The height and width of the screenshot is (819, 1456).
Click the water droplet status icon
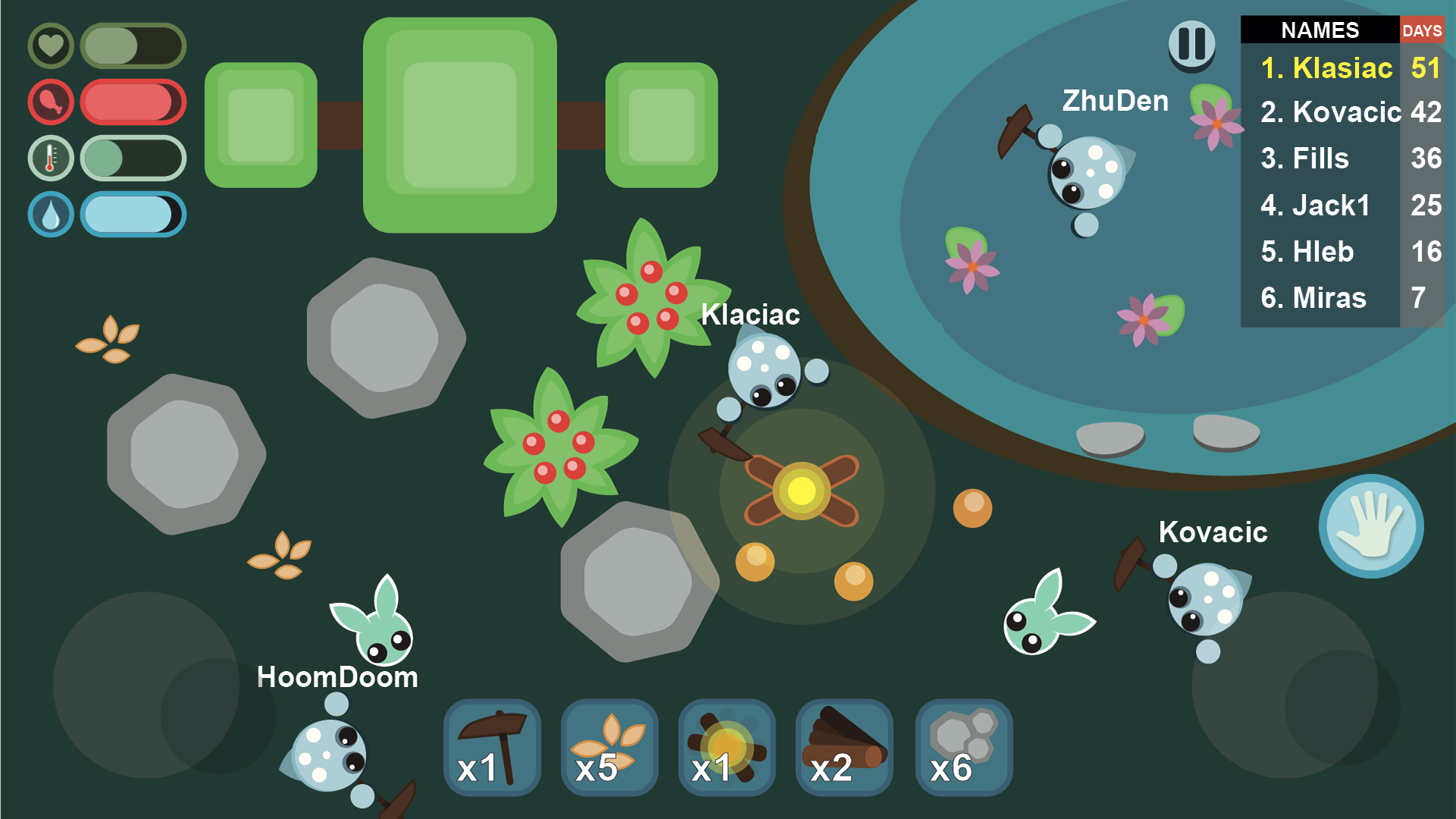(x=50, y=215)
